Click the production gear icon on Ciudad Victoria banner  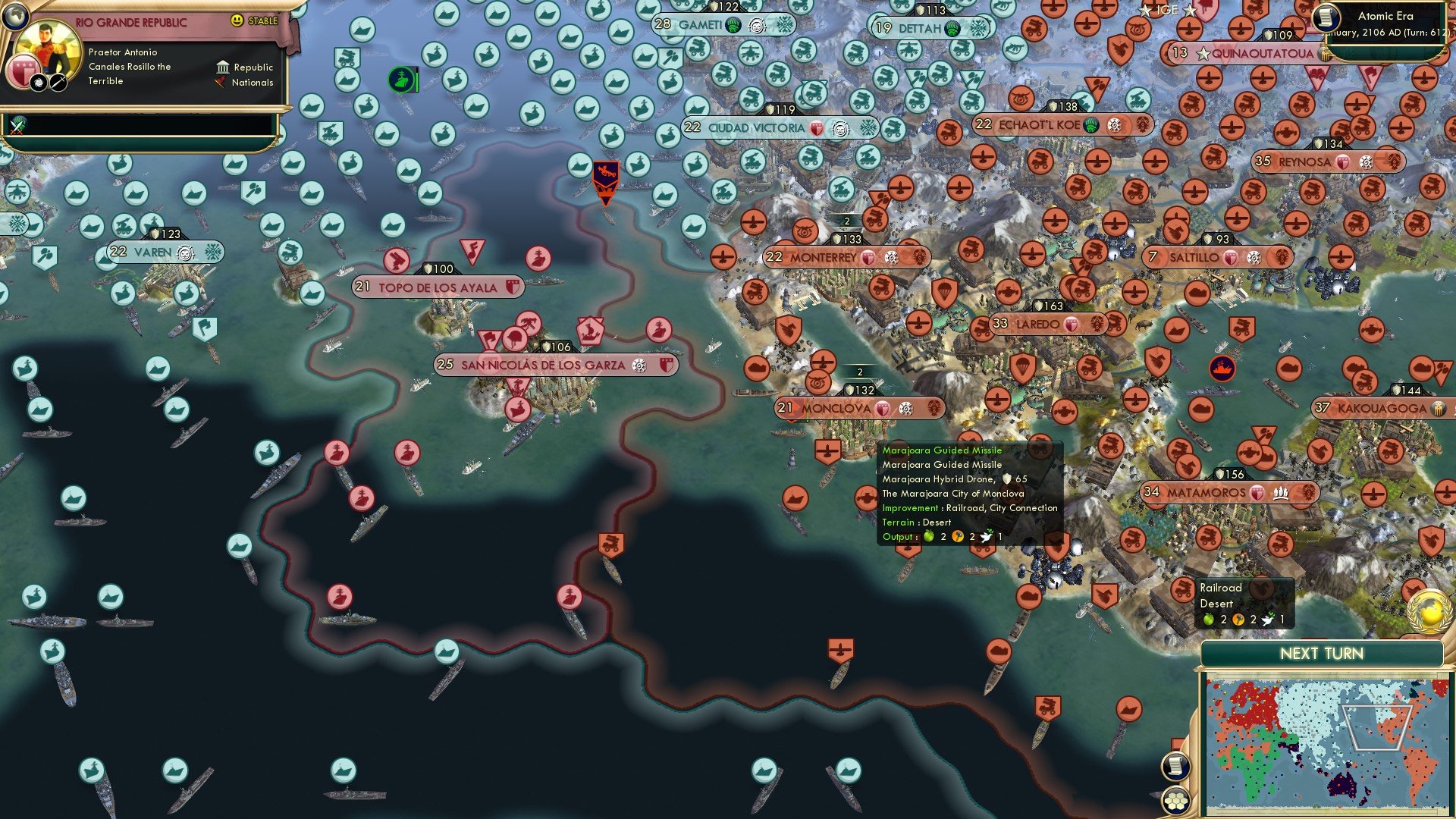point(839,129)
